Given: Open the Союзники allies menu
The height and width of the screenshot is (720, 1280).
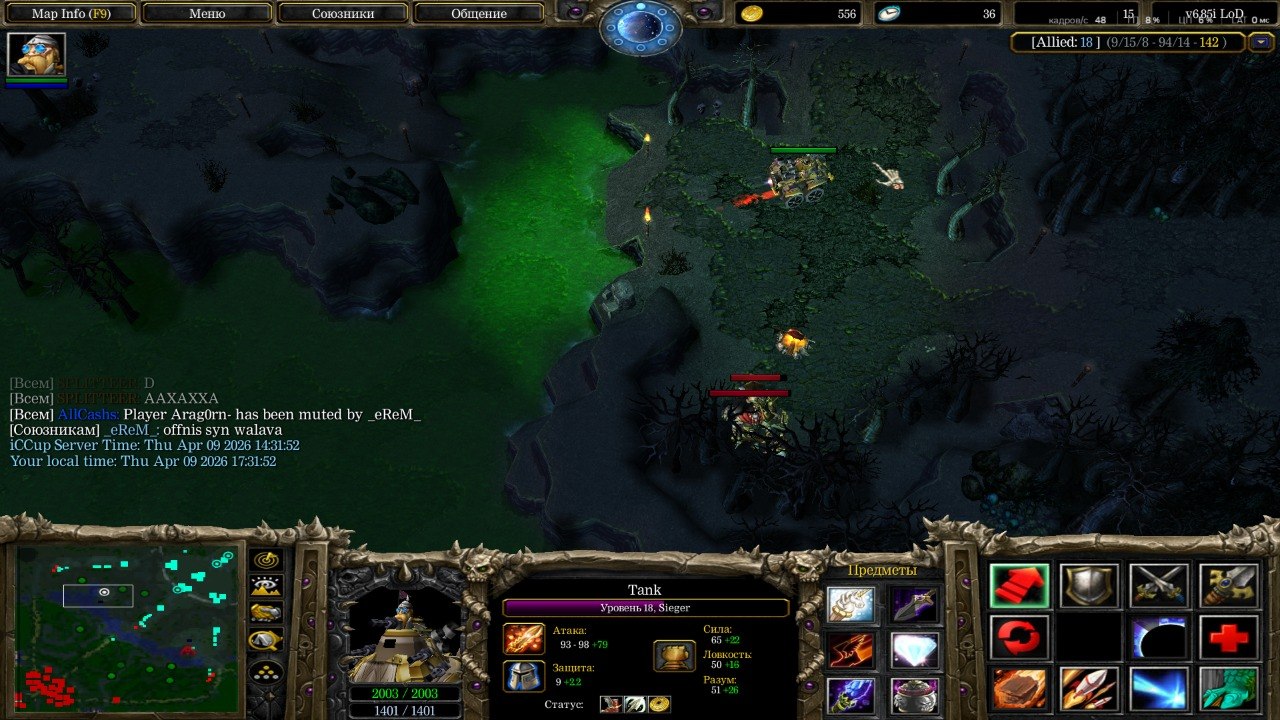Looking at the screenshot, I should [x=342, y=14].
